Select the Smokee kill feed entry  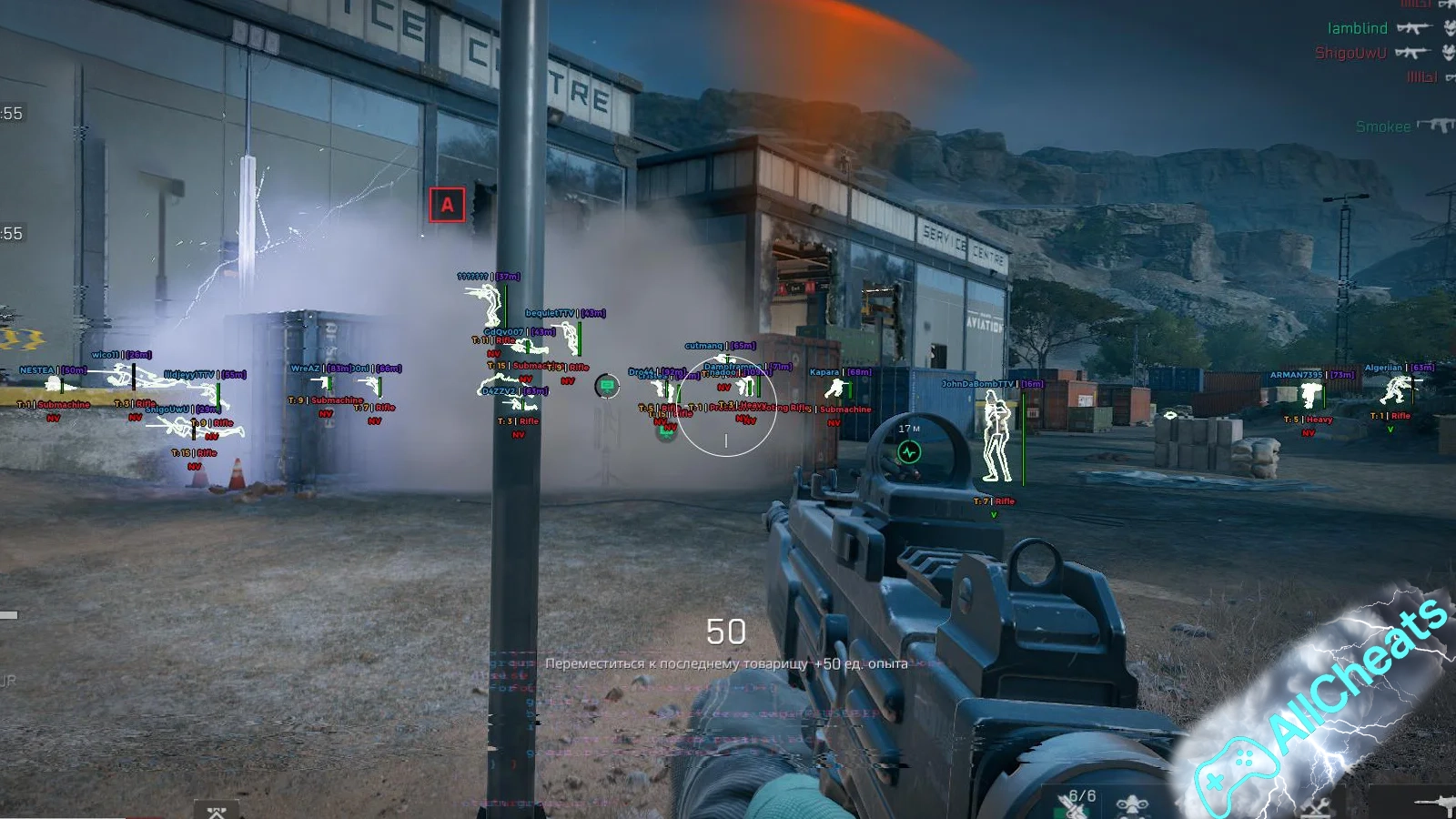click(x=1382, y=126)
